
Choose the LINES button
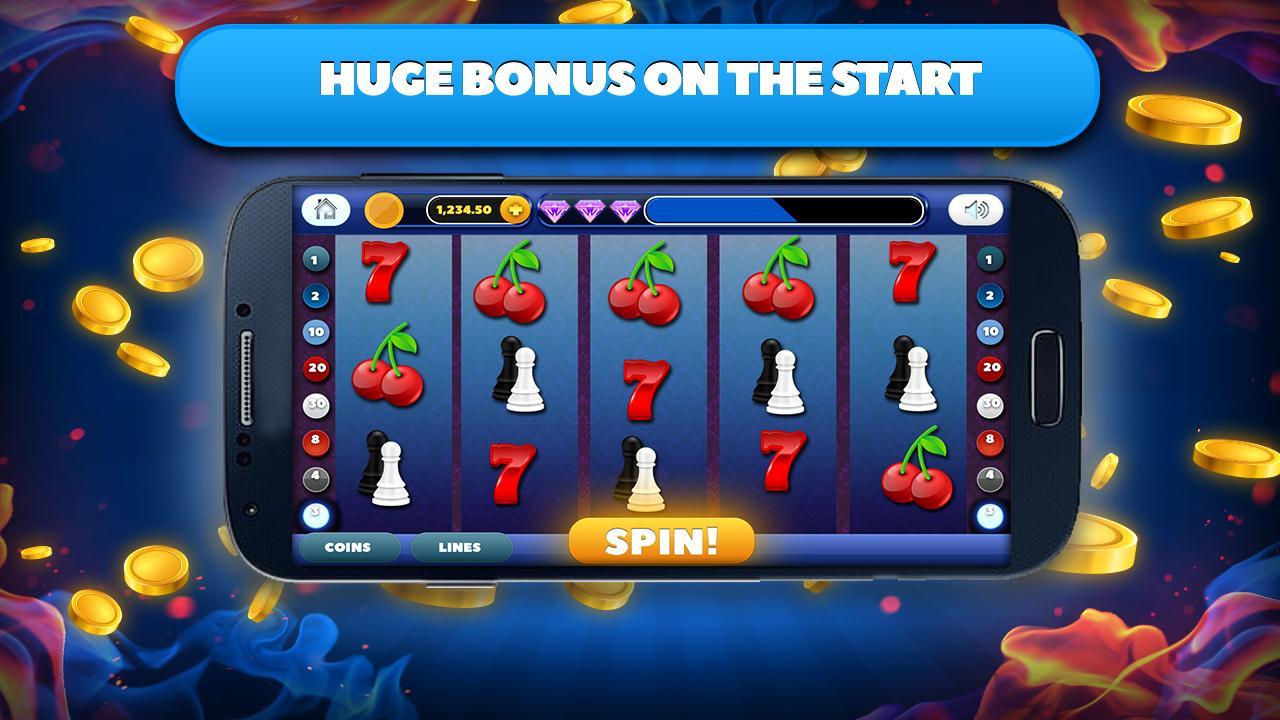tap(460, 548)
